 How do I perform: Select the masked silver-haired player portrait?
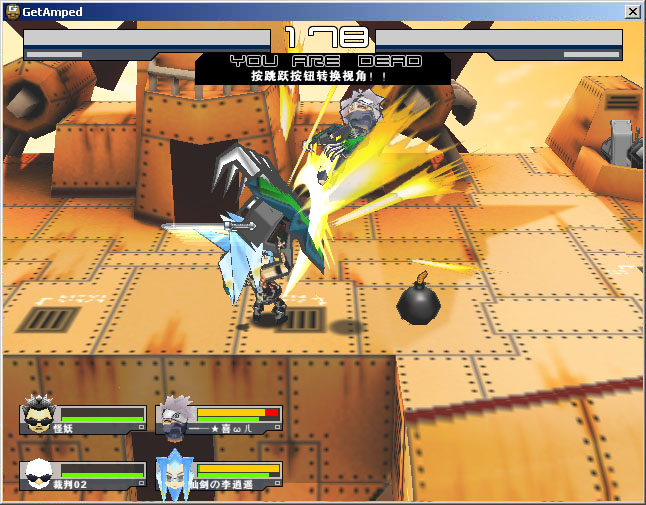175,417
